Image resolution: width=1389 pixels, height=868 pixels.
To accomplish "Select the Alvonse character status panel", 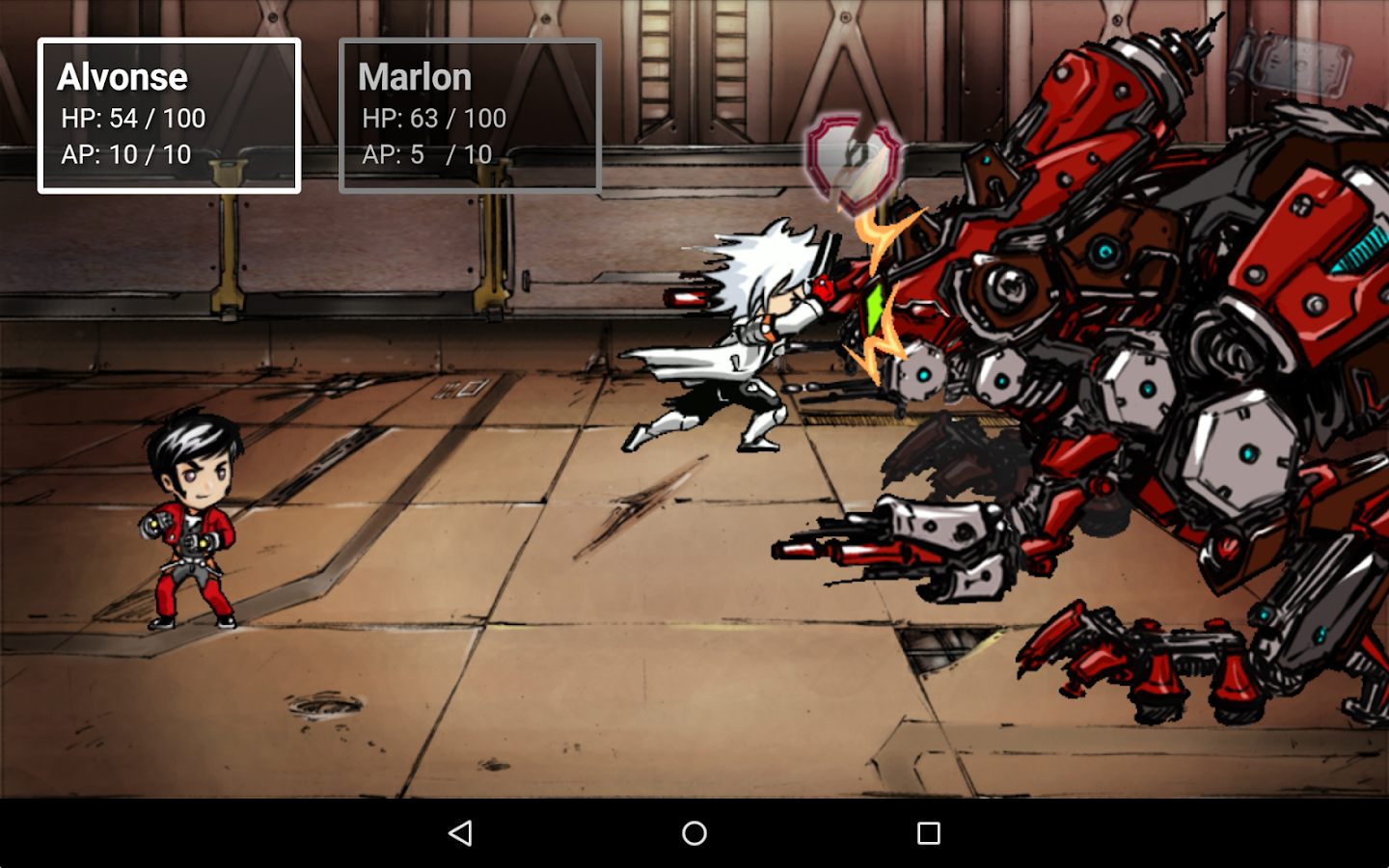I will (169, 115).
